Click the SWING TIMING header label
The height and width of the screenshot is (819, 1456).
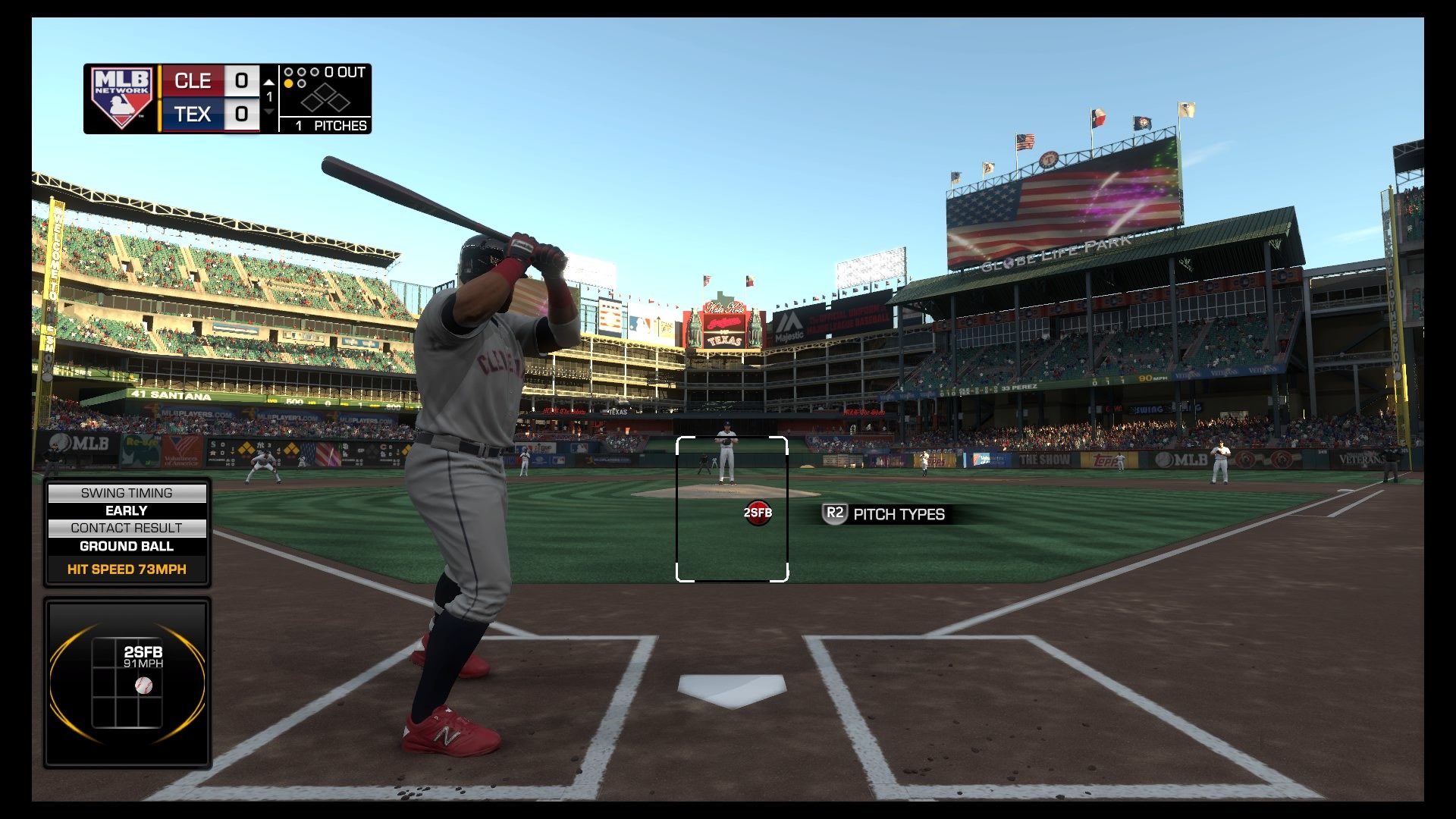127,493
